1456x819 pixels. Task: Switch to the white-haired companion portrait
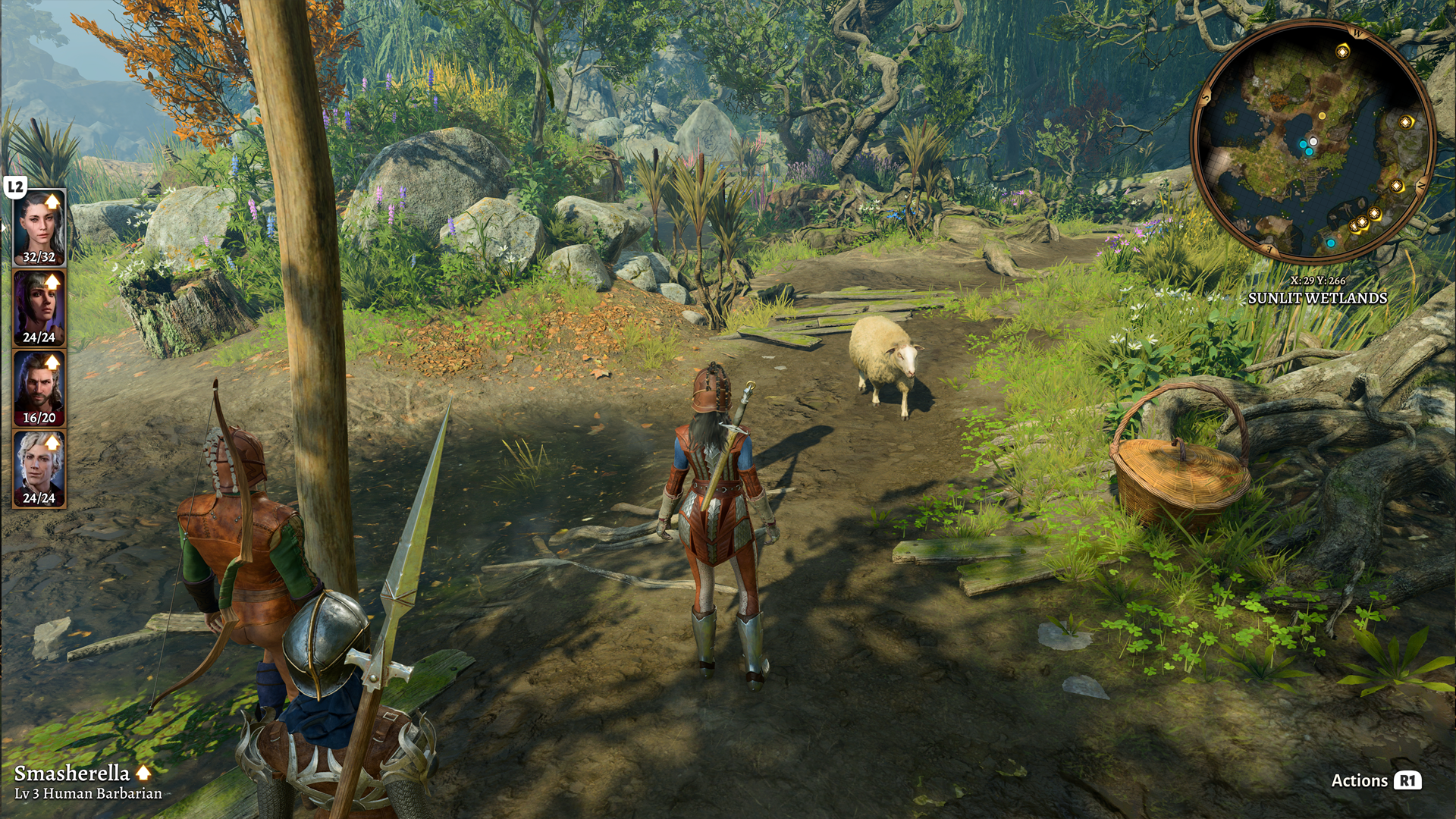(39, 468)
